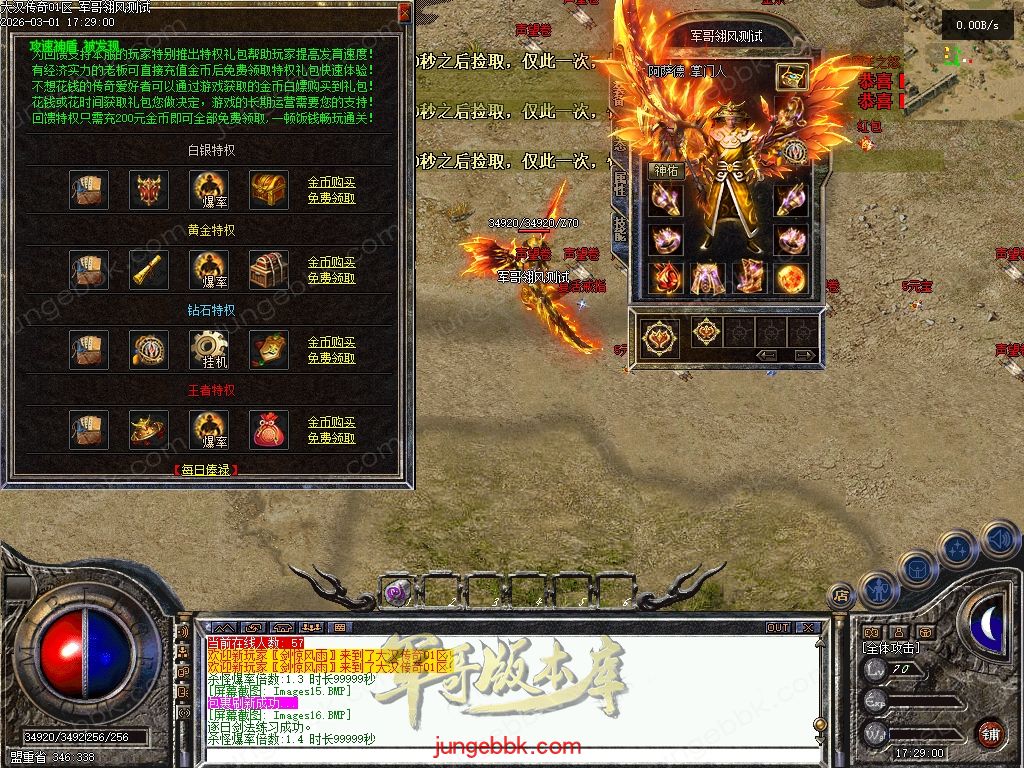This screenshot has height=768, width=1024.
Task: Select the golden treasure chest in Silver privilege
Action: [269, 190]
